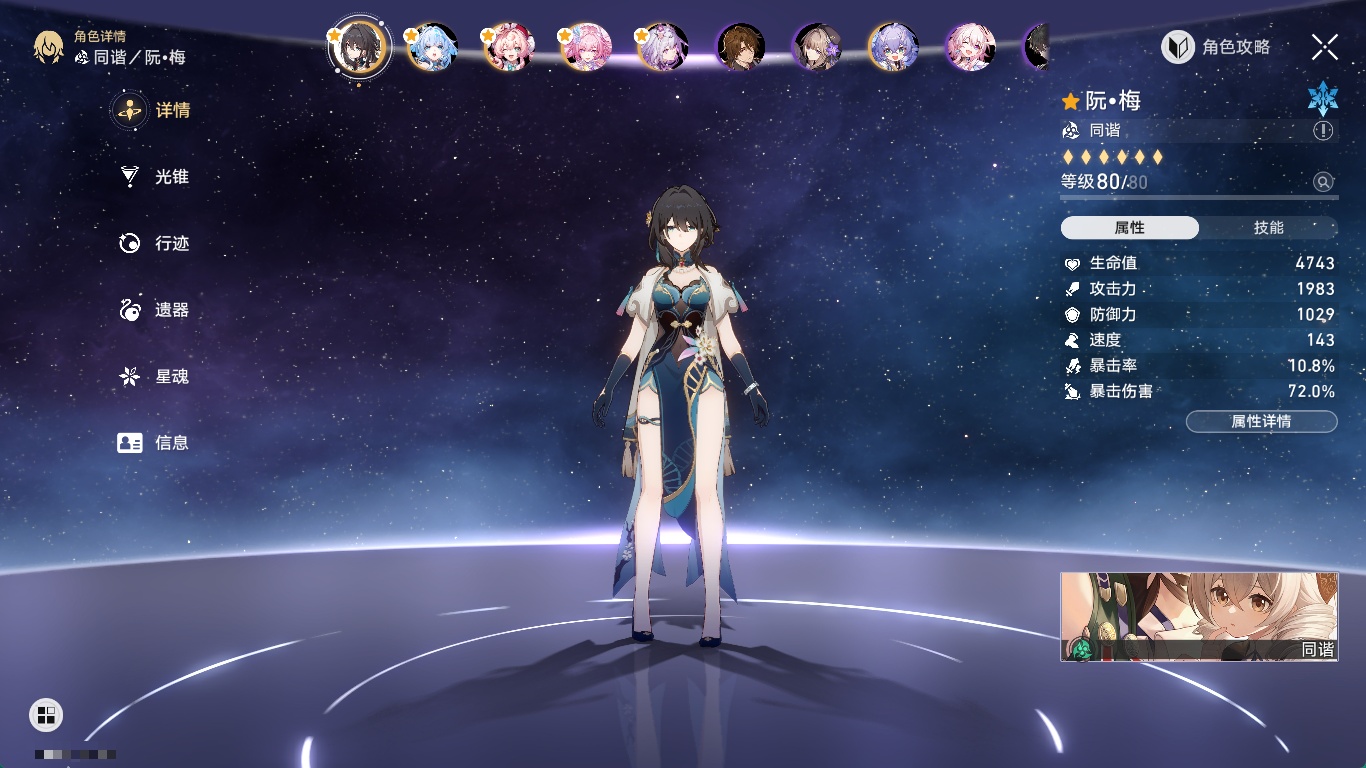
Task: Switch to the 技能 (Skills) tab
Action: click(1268, 228)
